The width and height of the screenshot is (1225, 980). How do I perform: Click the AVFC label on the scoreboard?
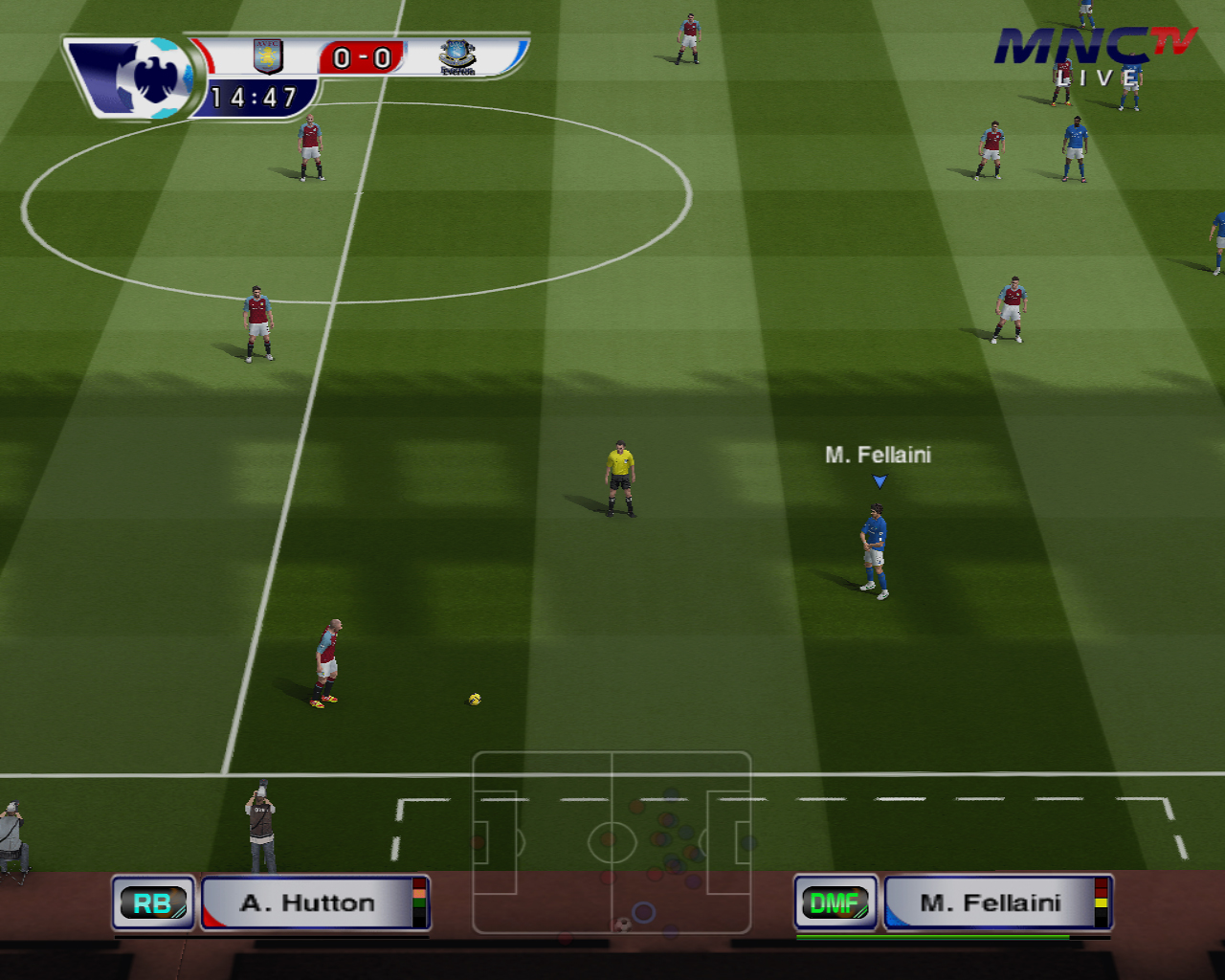(266, 46)
